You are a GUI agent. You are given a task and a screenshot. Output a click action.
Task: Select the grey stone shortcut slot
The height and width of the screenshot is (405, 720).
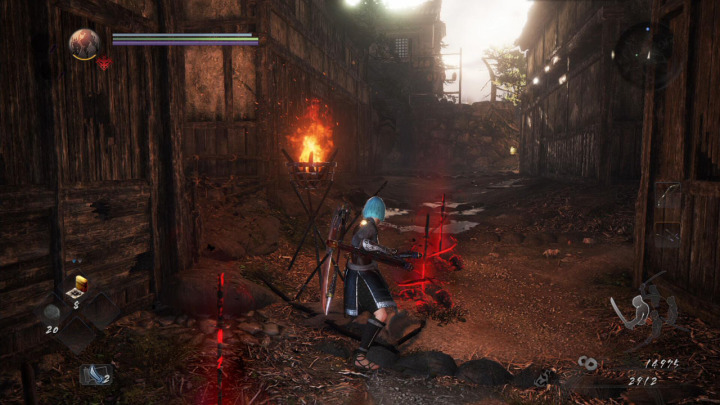click(x=51, y=310)
